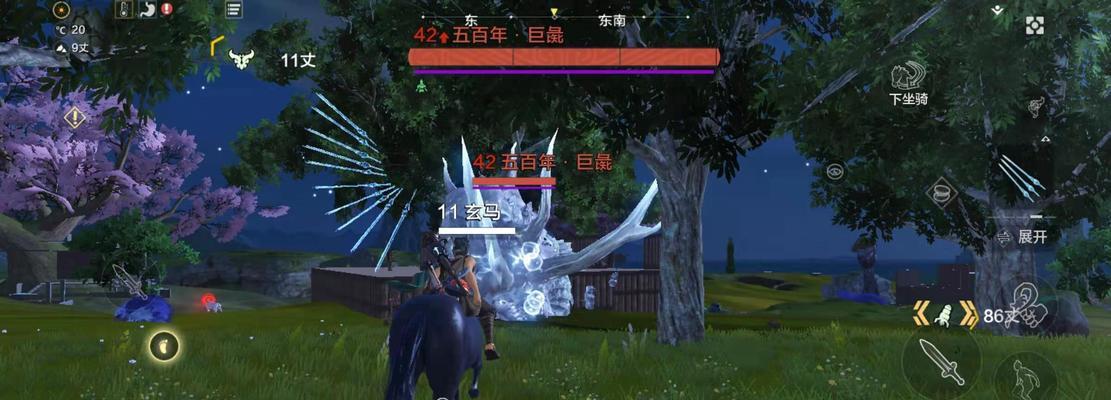
Task: Check the thermometer temperature status icon
Action: point(125,9)
